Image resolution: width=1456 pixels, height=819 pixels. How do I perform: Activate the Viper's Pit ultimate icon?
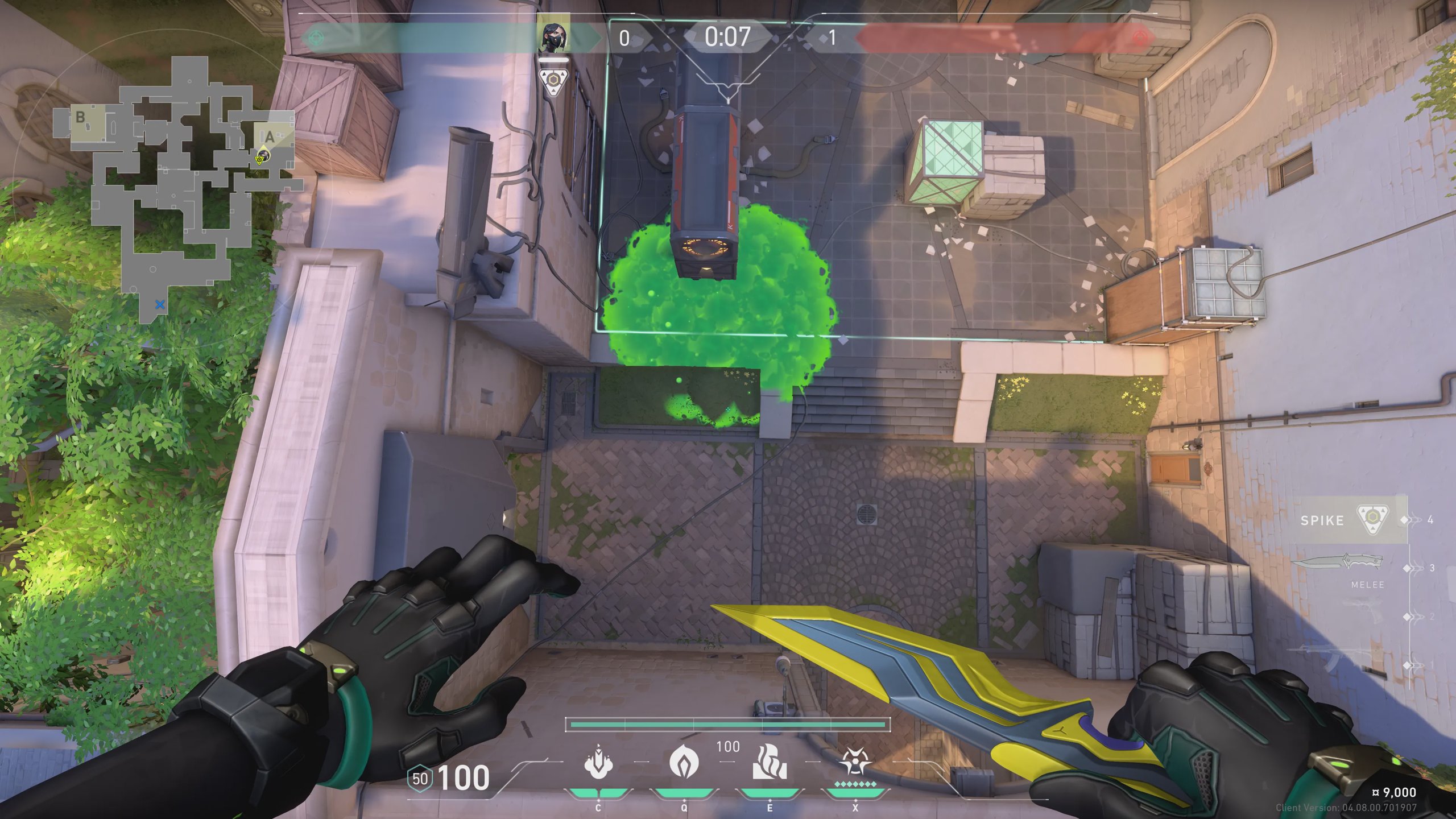click(855, 762)
